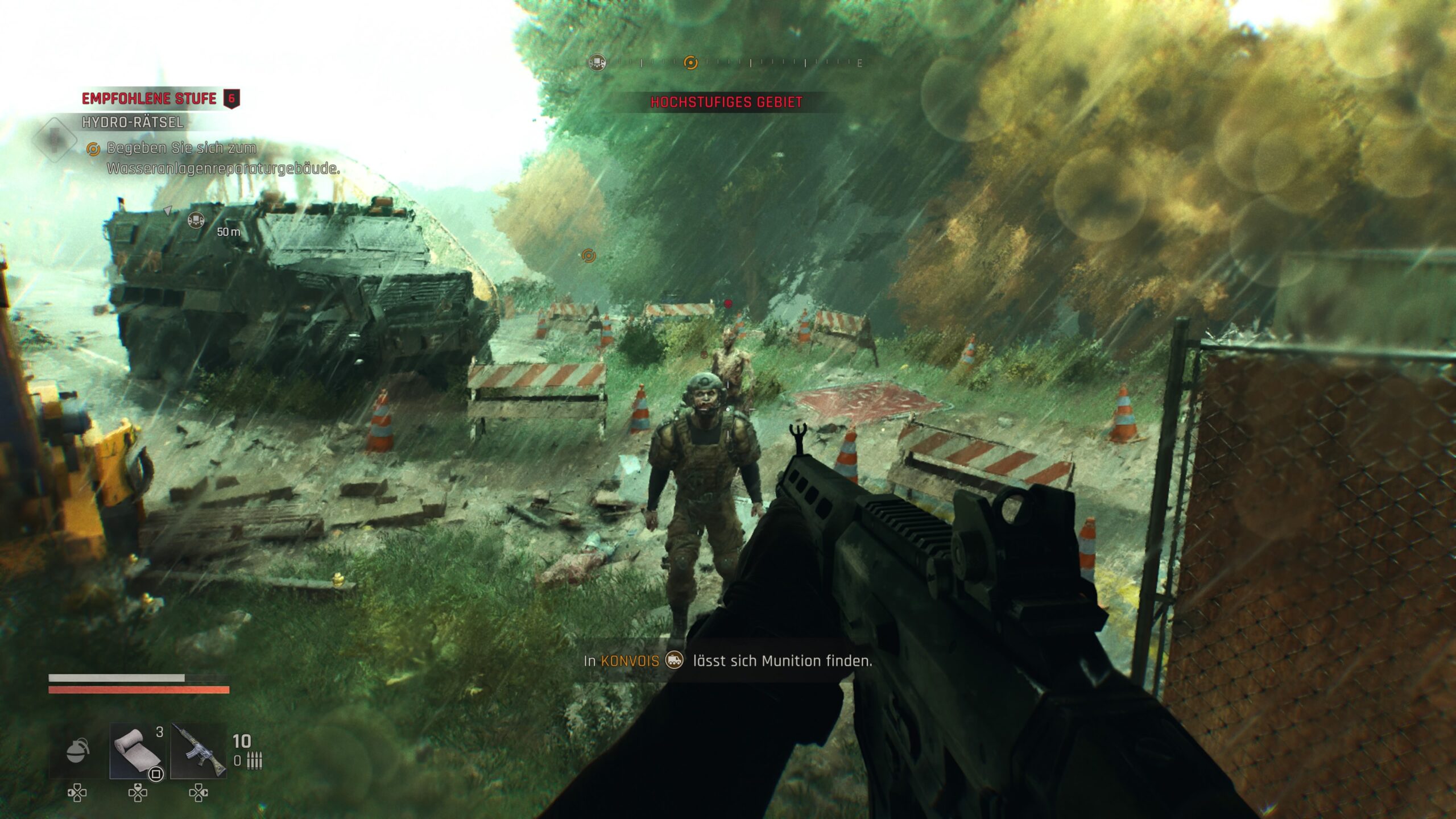Screen dimensions: 1456x819
Task: Select the grenade slot
Action: (78, 751)
